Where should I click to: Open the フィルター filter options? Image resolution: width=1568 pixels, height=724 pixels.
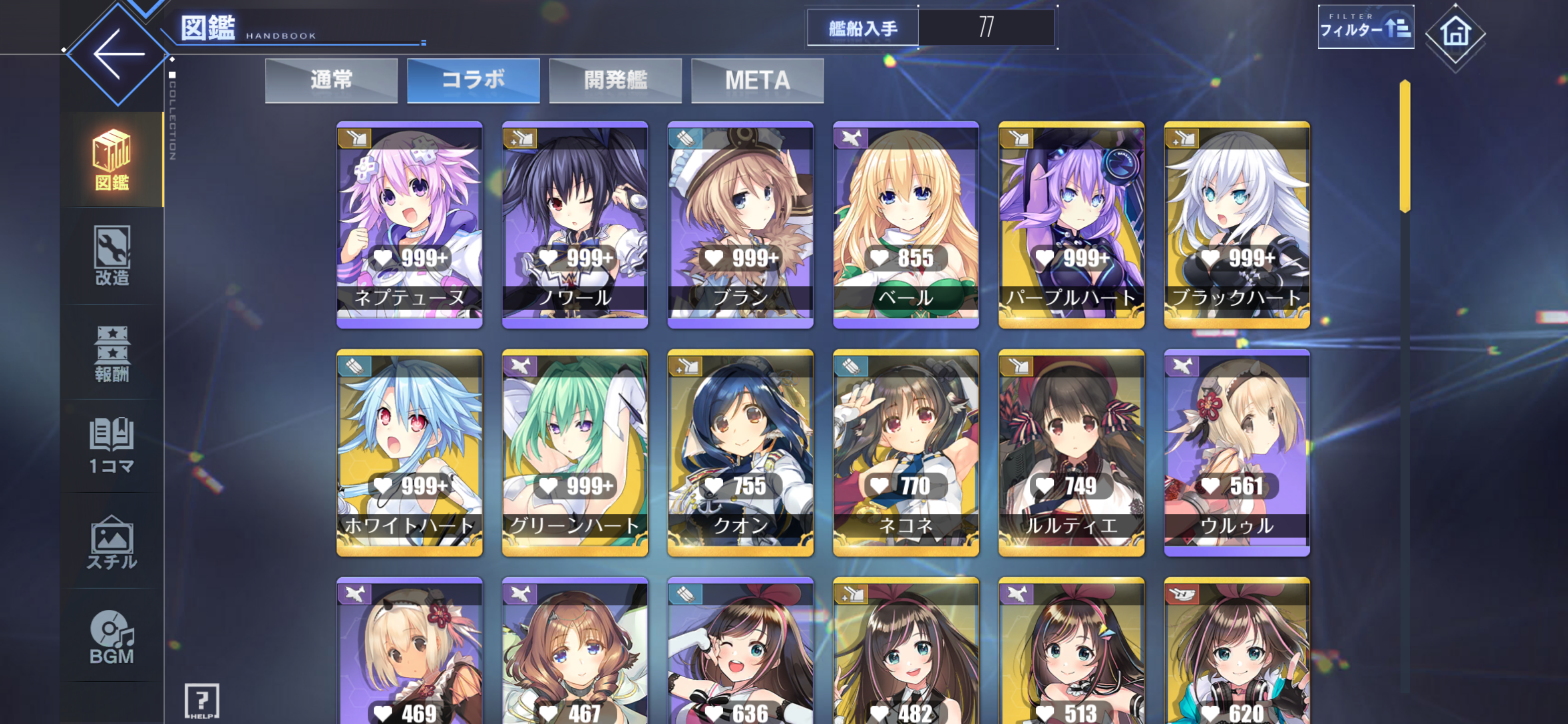coord(1365,27)
